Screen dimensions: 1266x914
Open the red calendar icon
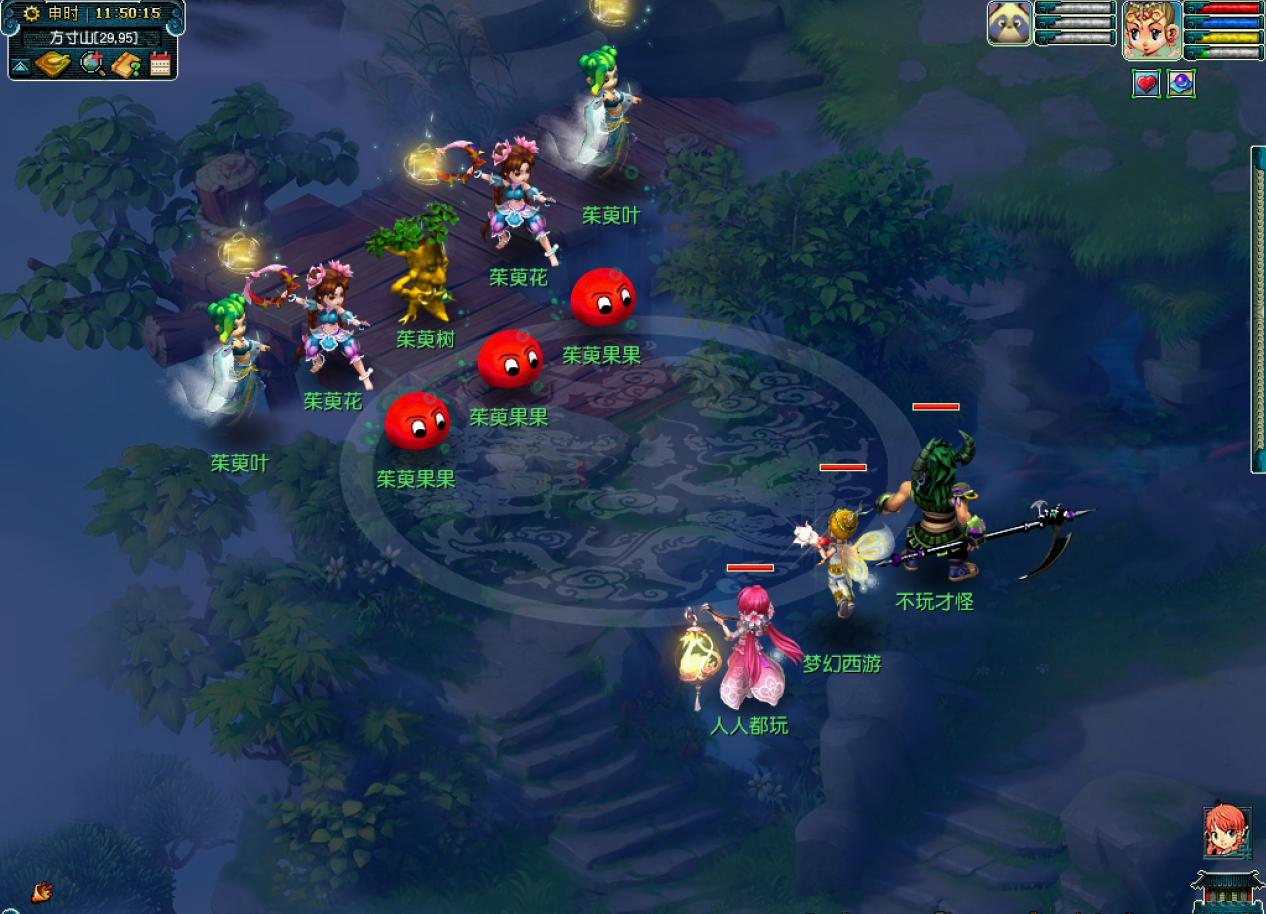[160, 65]
